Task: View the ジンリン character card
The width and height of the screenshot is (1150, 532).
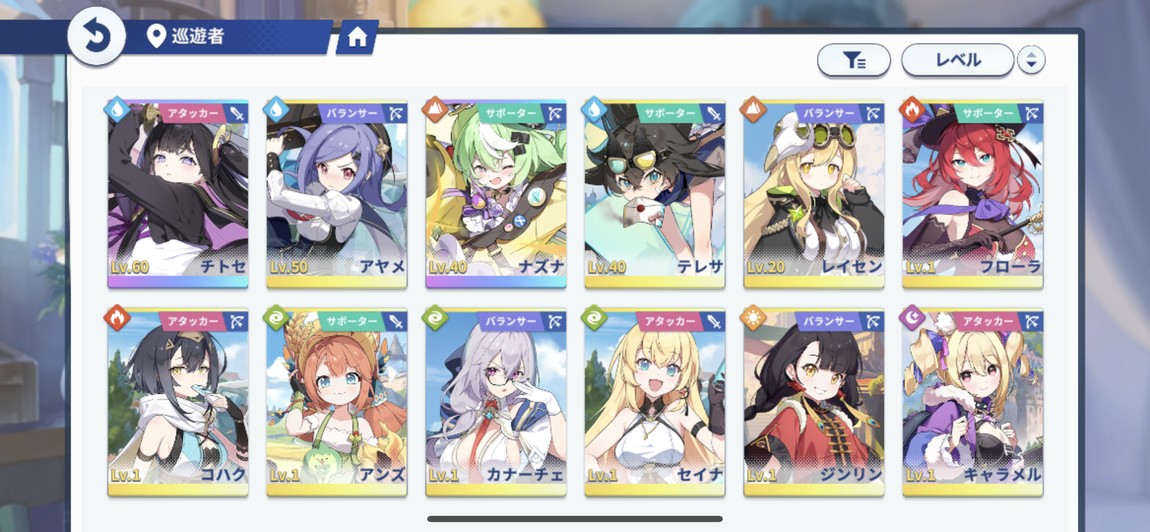Action: [814, 402]
